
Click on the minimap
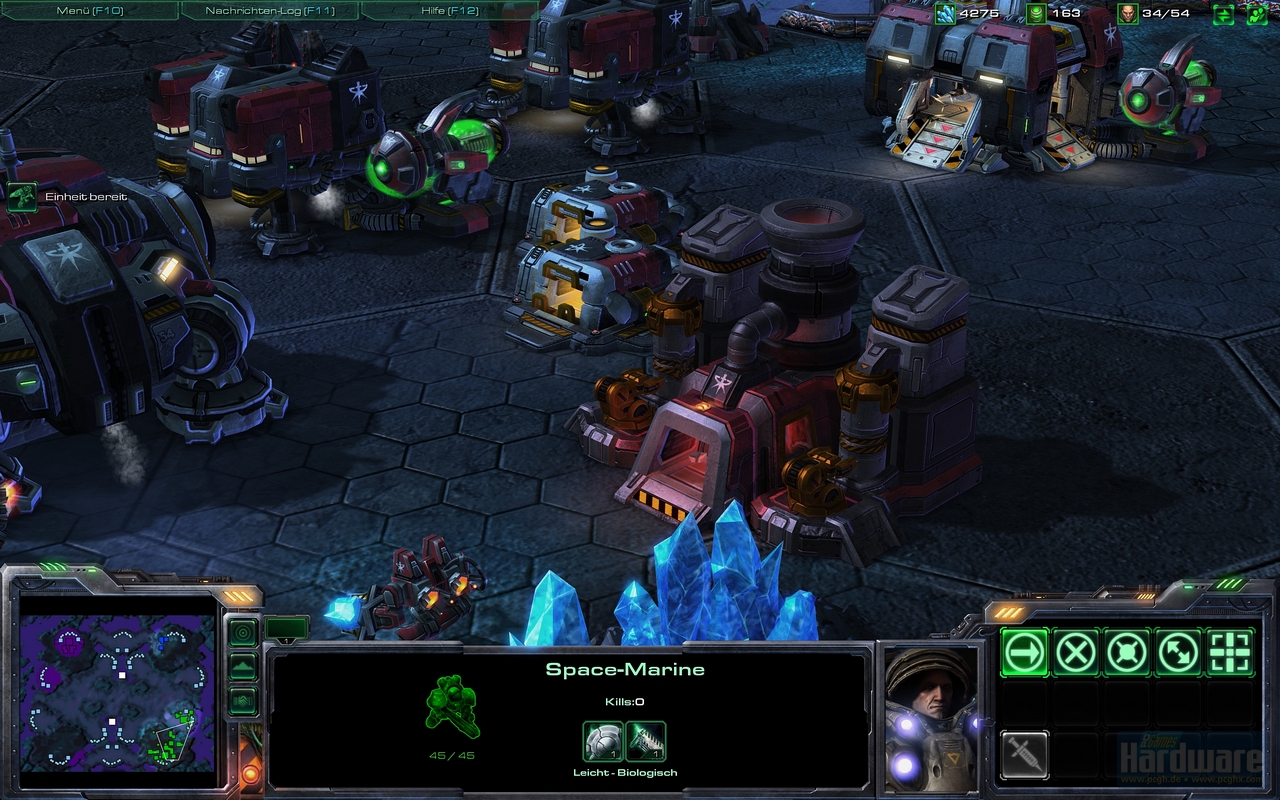pos(118,692)
